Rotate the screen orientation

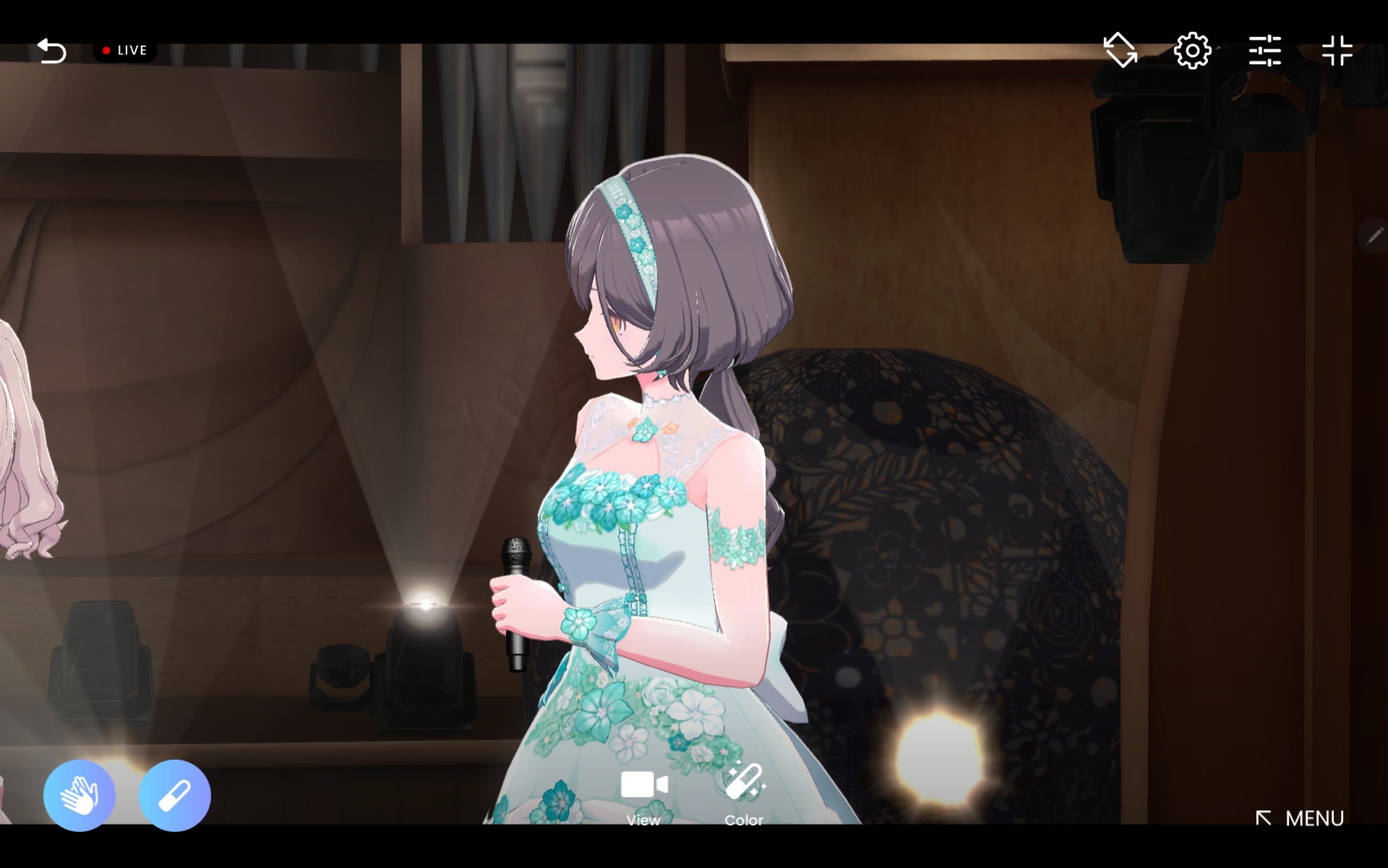coord(1120,51)
